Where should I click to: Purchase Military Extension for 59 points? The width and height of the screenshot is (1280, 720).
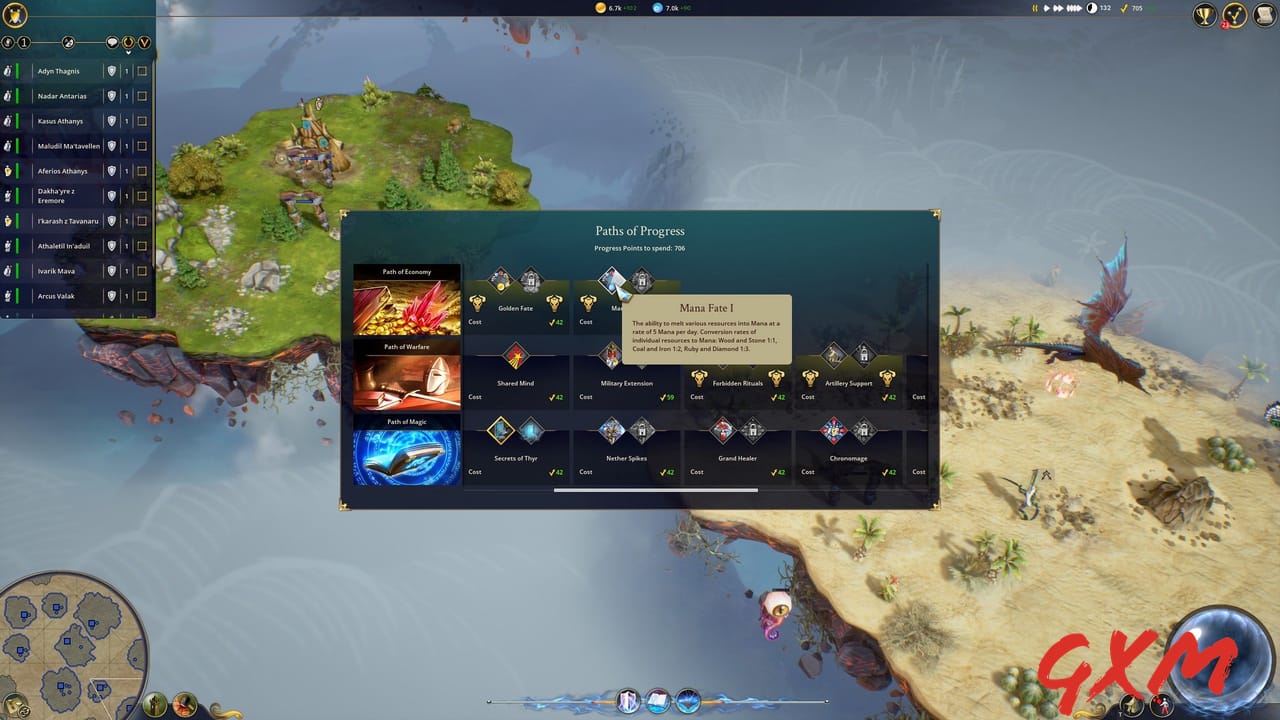(x=609, y=357)
